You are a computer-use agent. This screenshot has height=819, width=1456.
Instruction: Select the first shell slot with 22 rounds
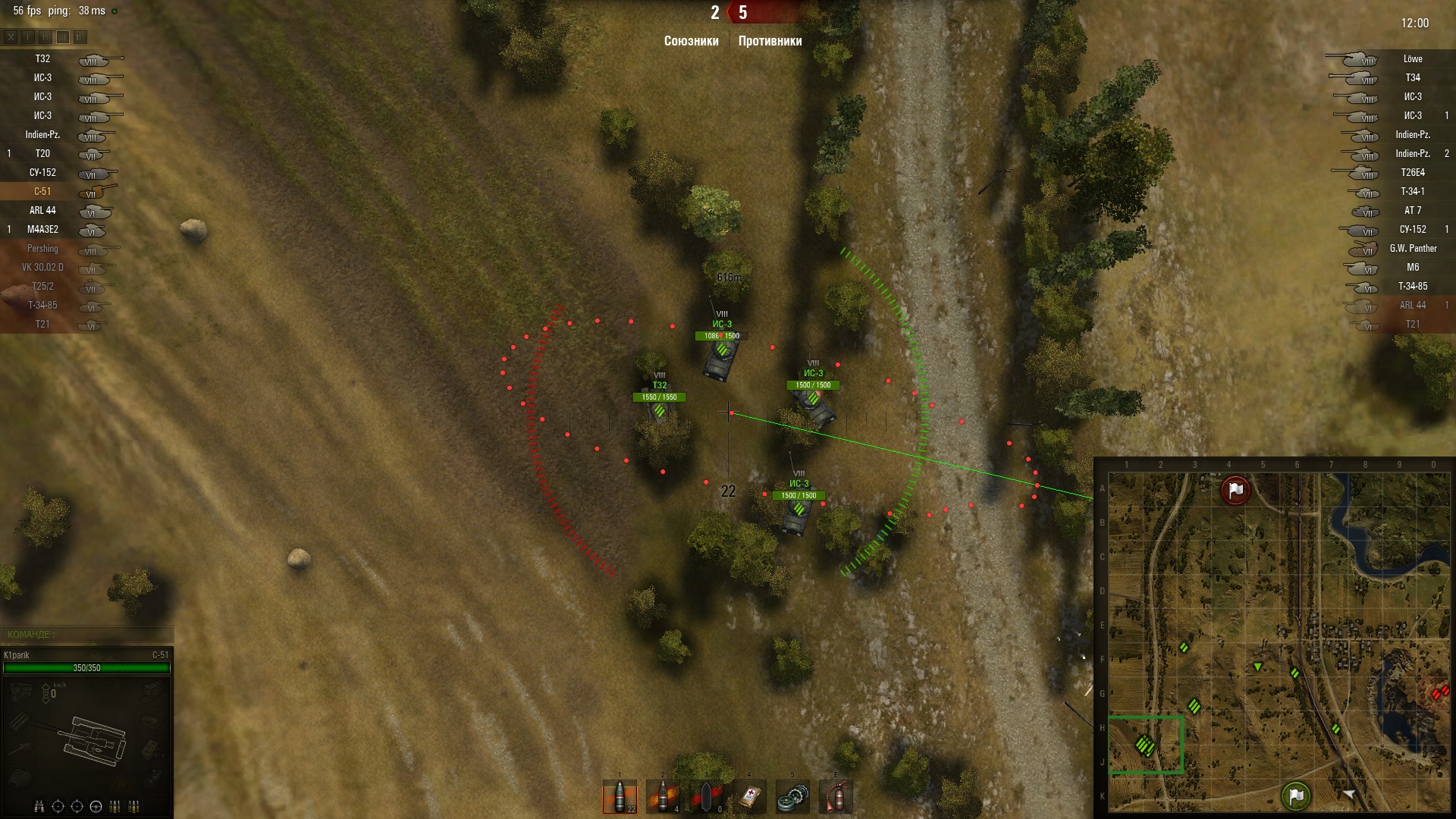click(620, 797)
